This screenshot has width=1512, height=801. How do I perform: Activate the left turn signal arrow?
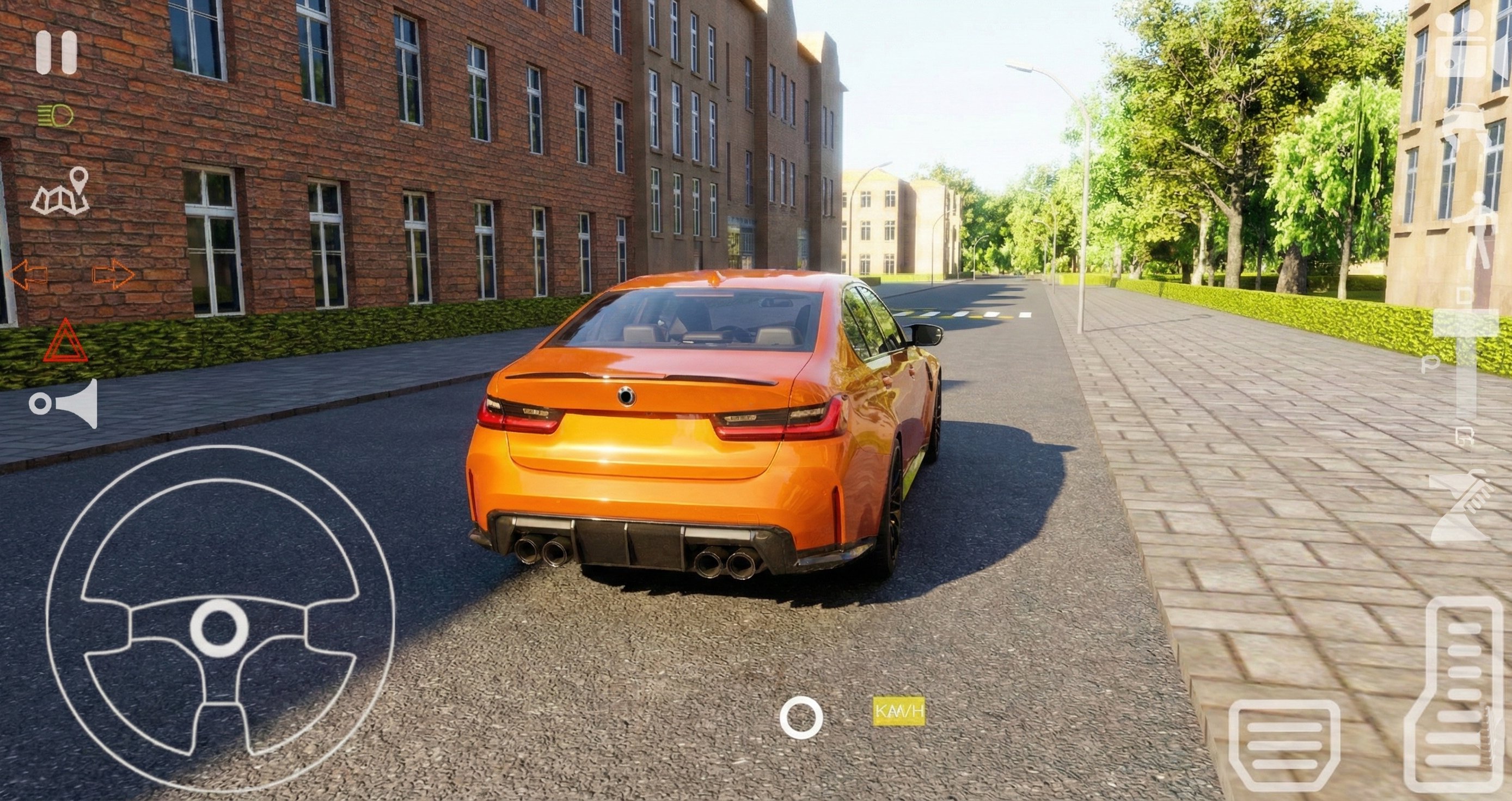tap(27, 275)
